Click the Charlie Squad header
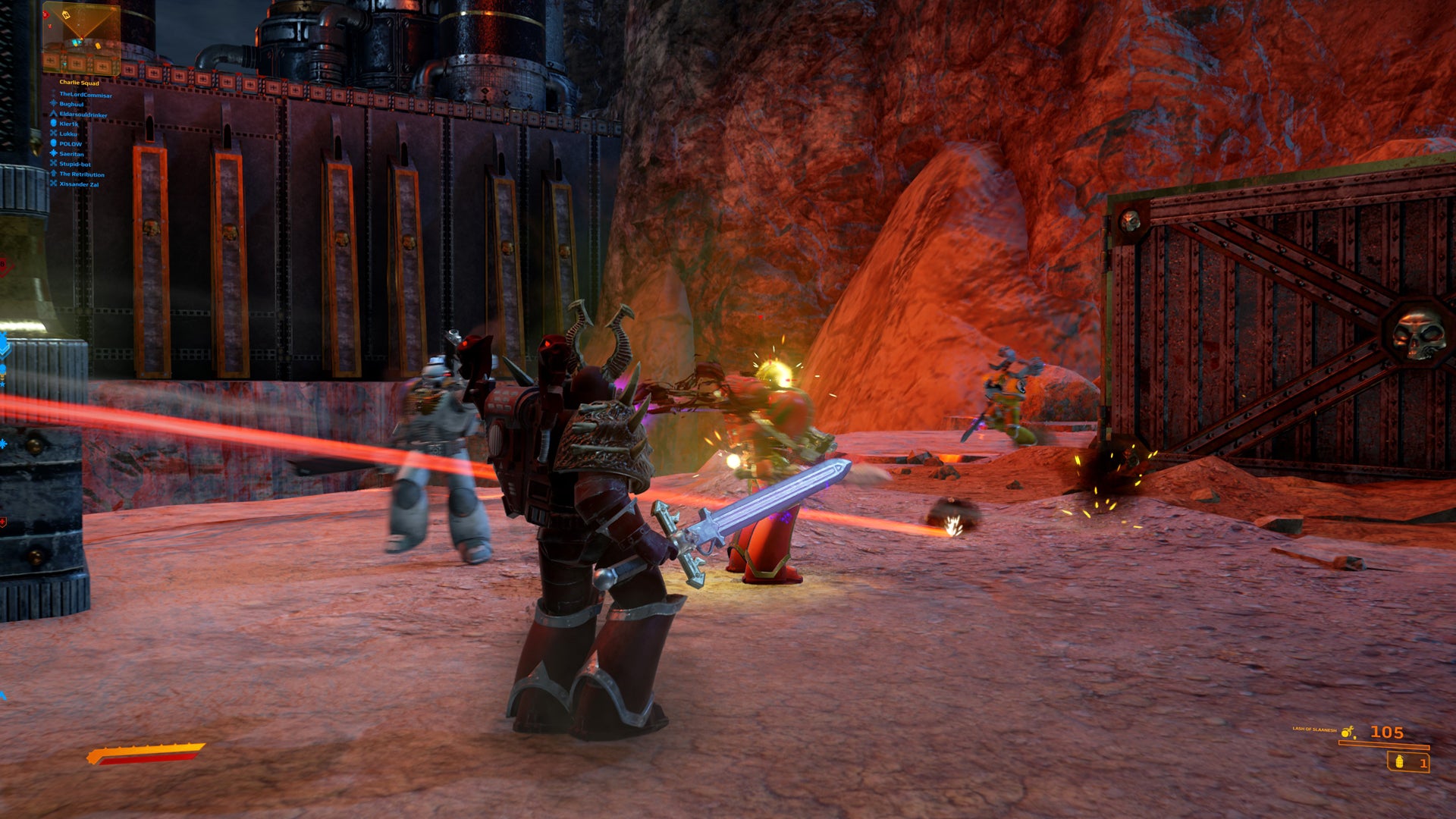 pos(79,83)
